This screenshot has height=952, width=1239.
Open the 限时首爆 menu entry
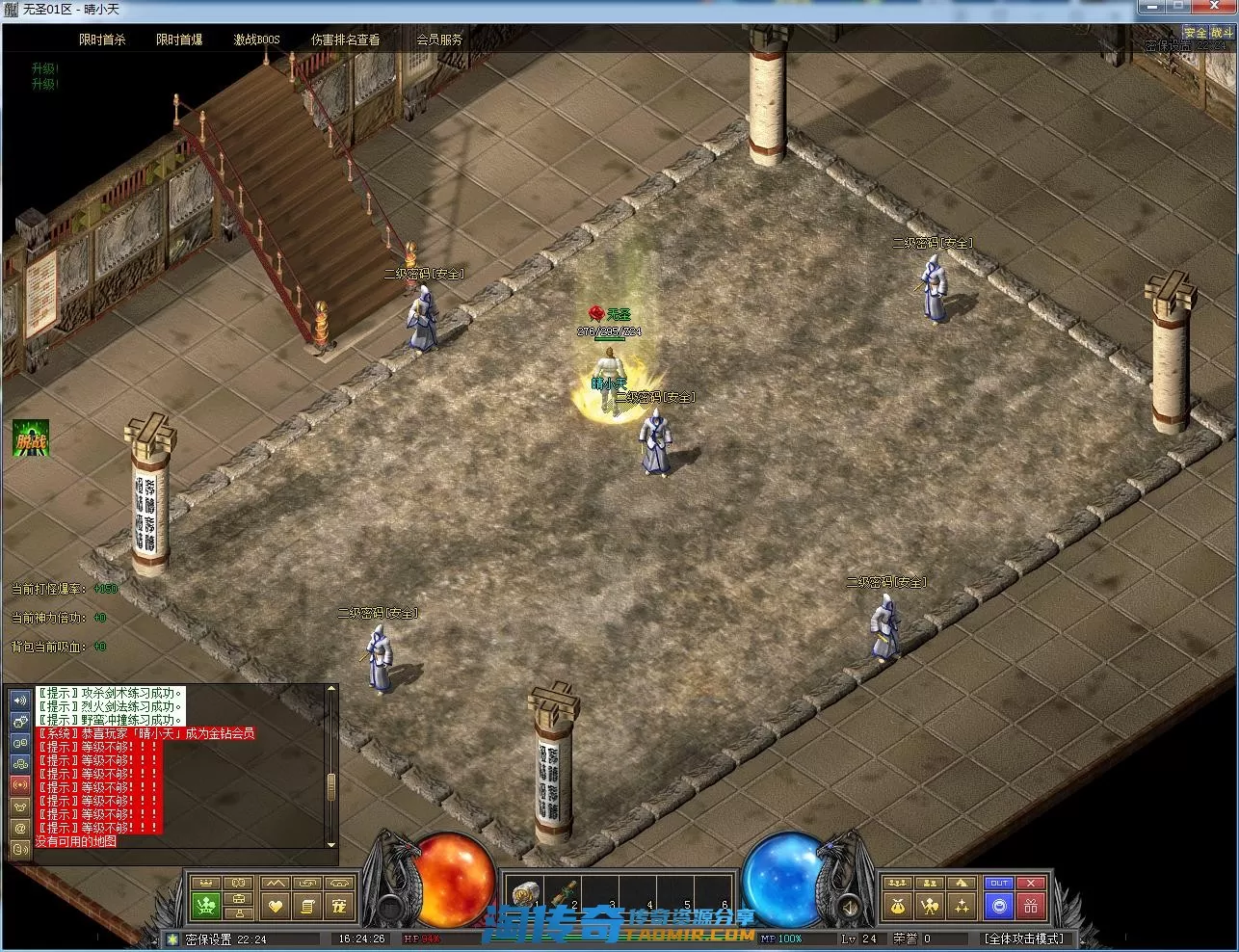[179, 40]
